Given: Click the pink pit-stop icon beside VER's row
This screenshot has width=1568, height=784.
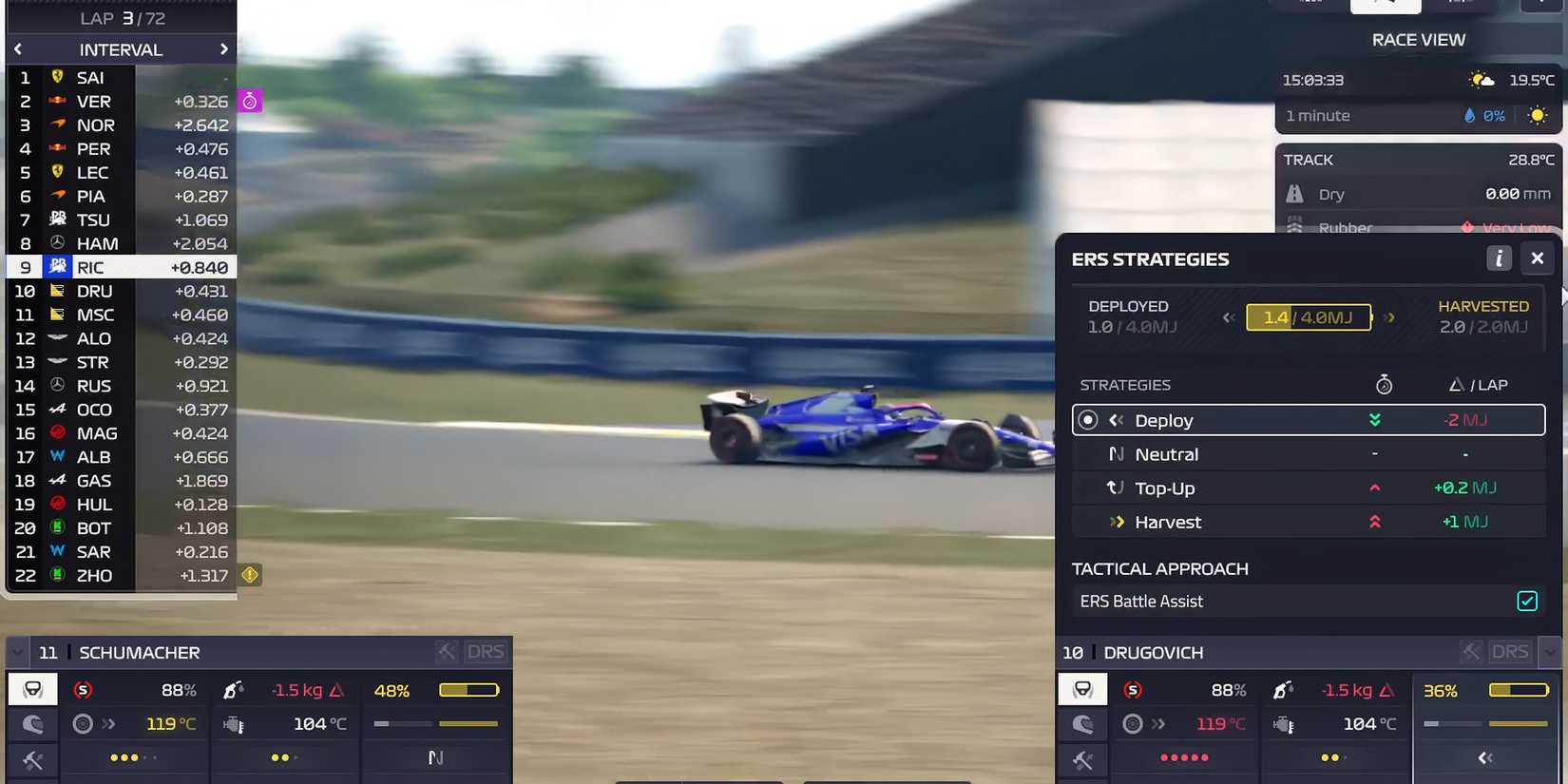Looking at the screenshot, I should [x=249, y=100].
